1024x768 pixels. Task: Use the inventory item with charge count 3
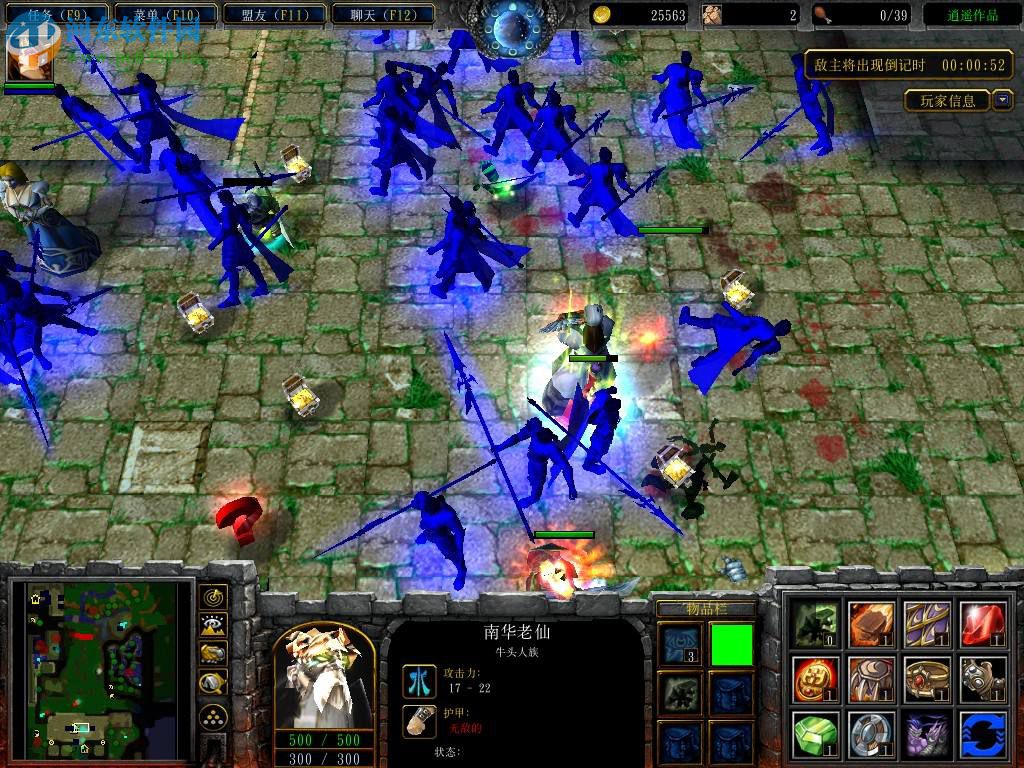point(680,643)
